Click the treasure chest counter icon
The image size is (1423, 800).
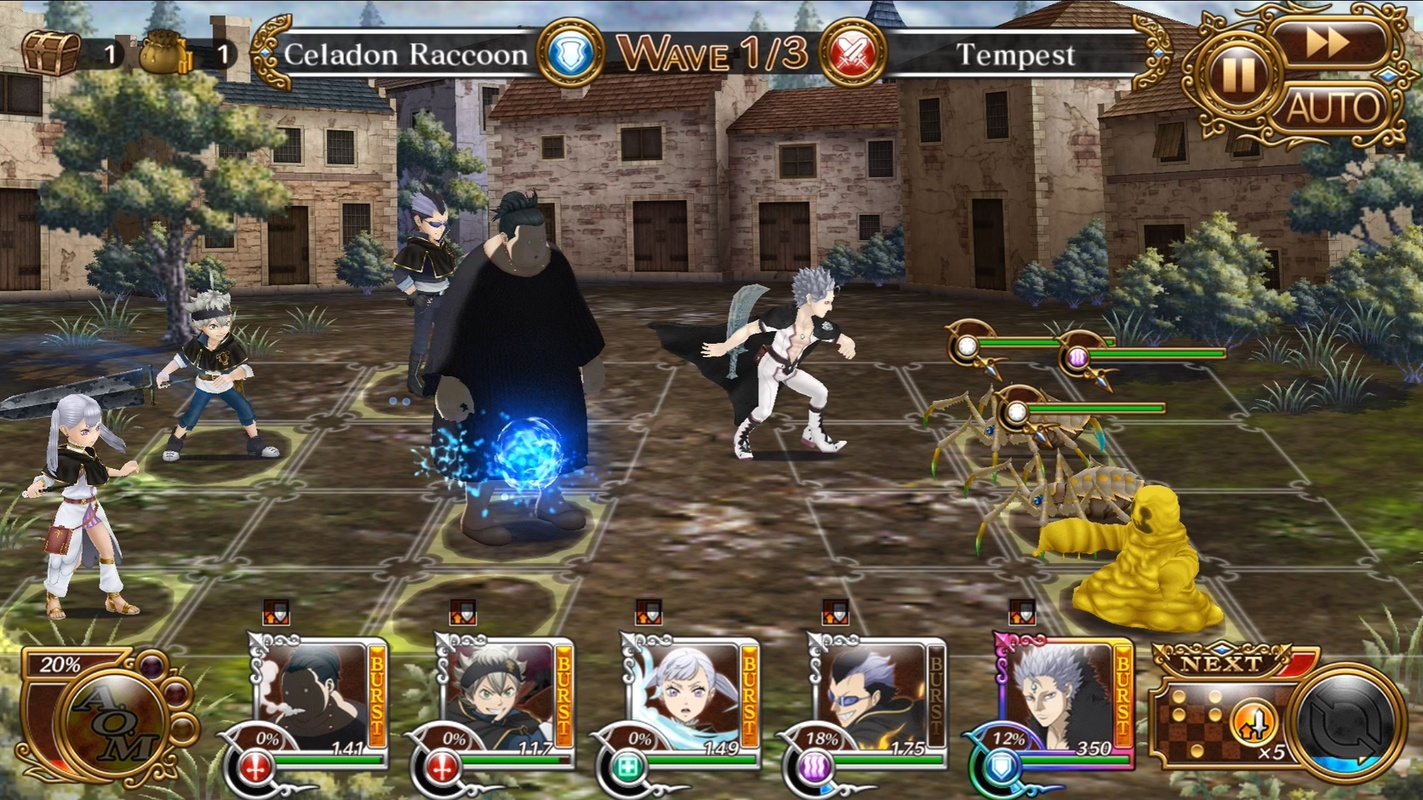pyautogui.click(x=50, y=52)
